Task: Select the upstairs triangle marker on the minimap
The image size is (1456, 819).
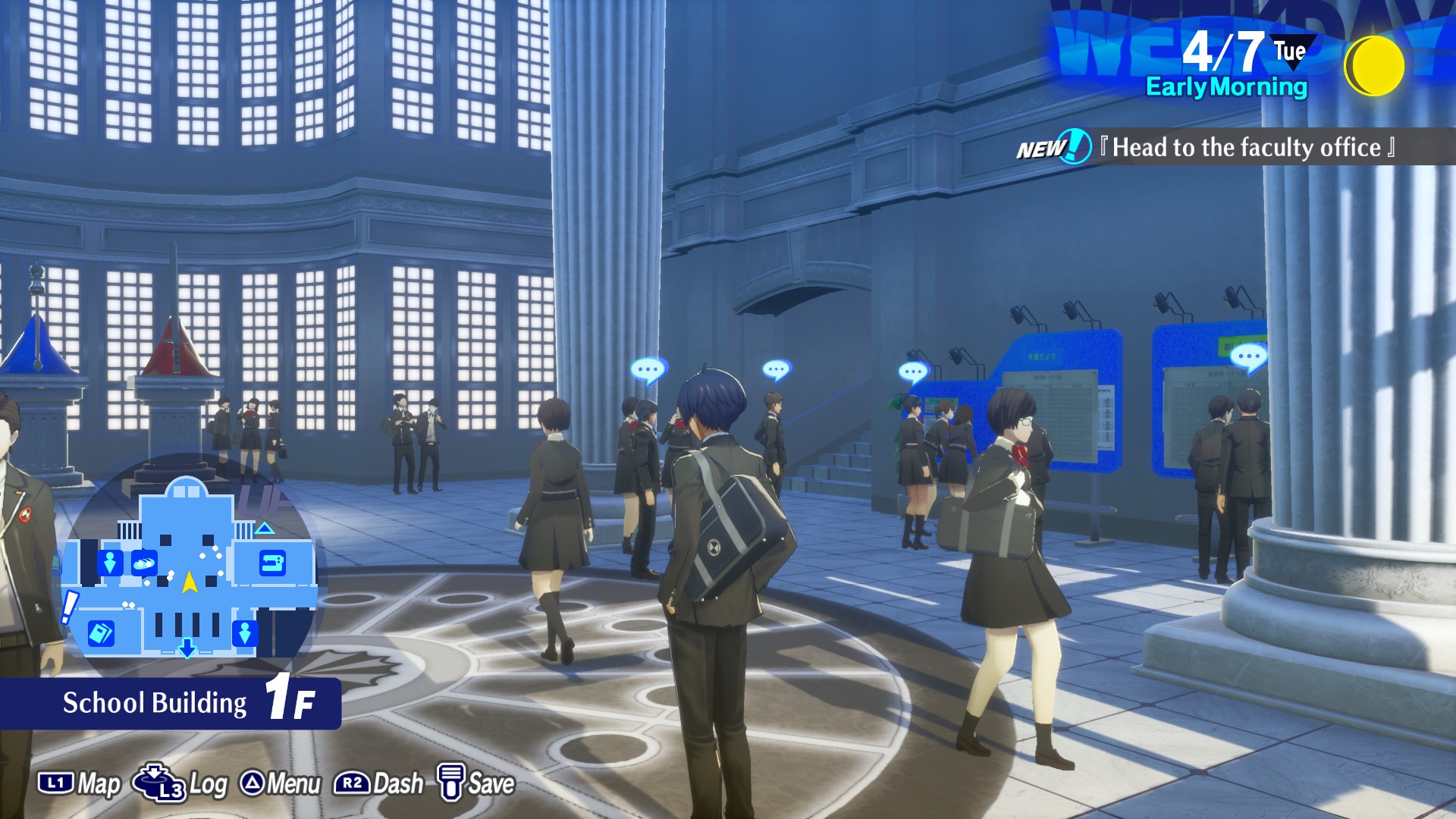Action: (x=265, y=528)
